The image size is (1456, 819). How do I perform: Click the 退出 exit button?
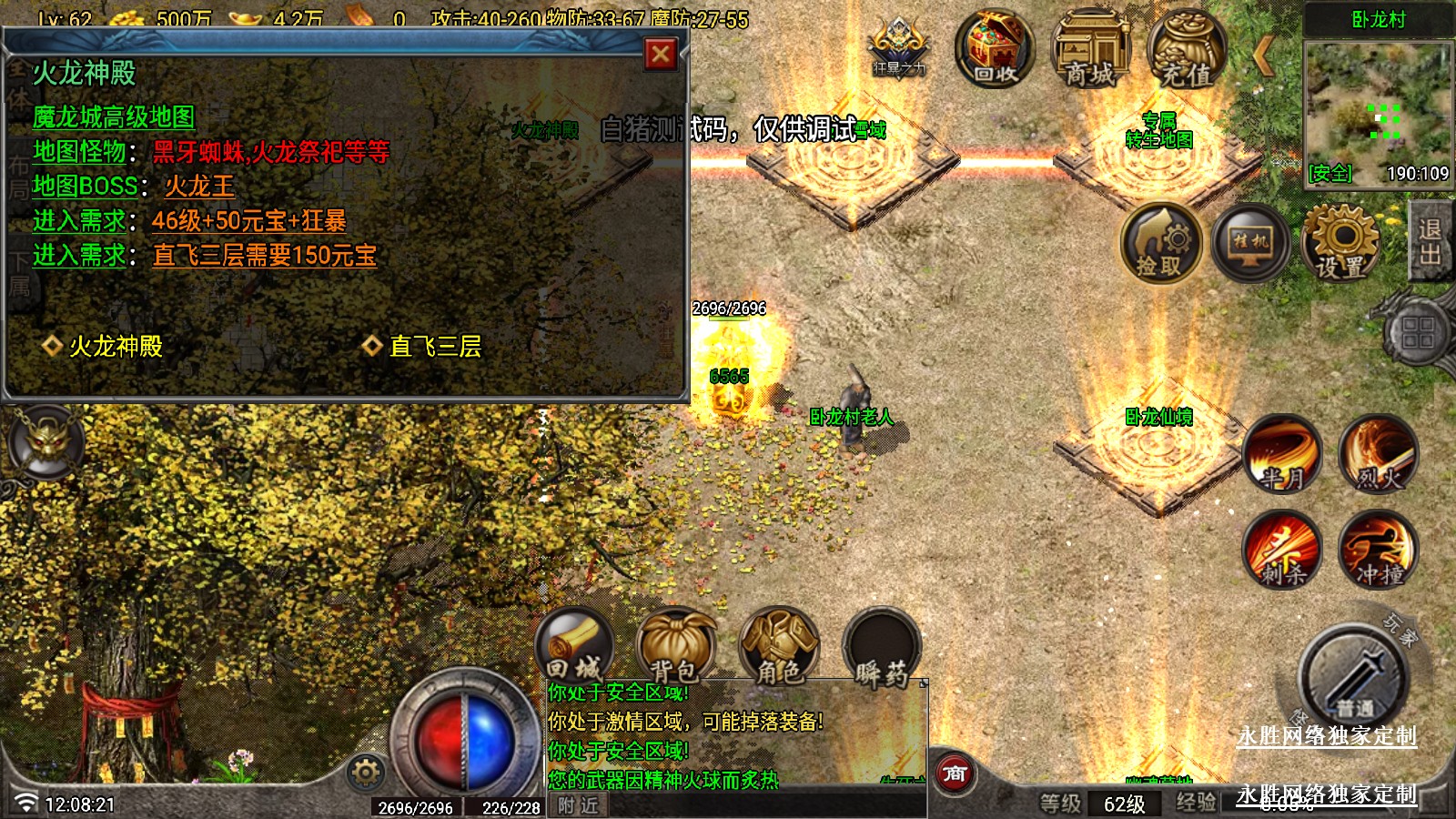click(1430, 242)
